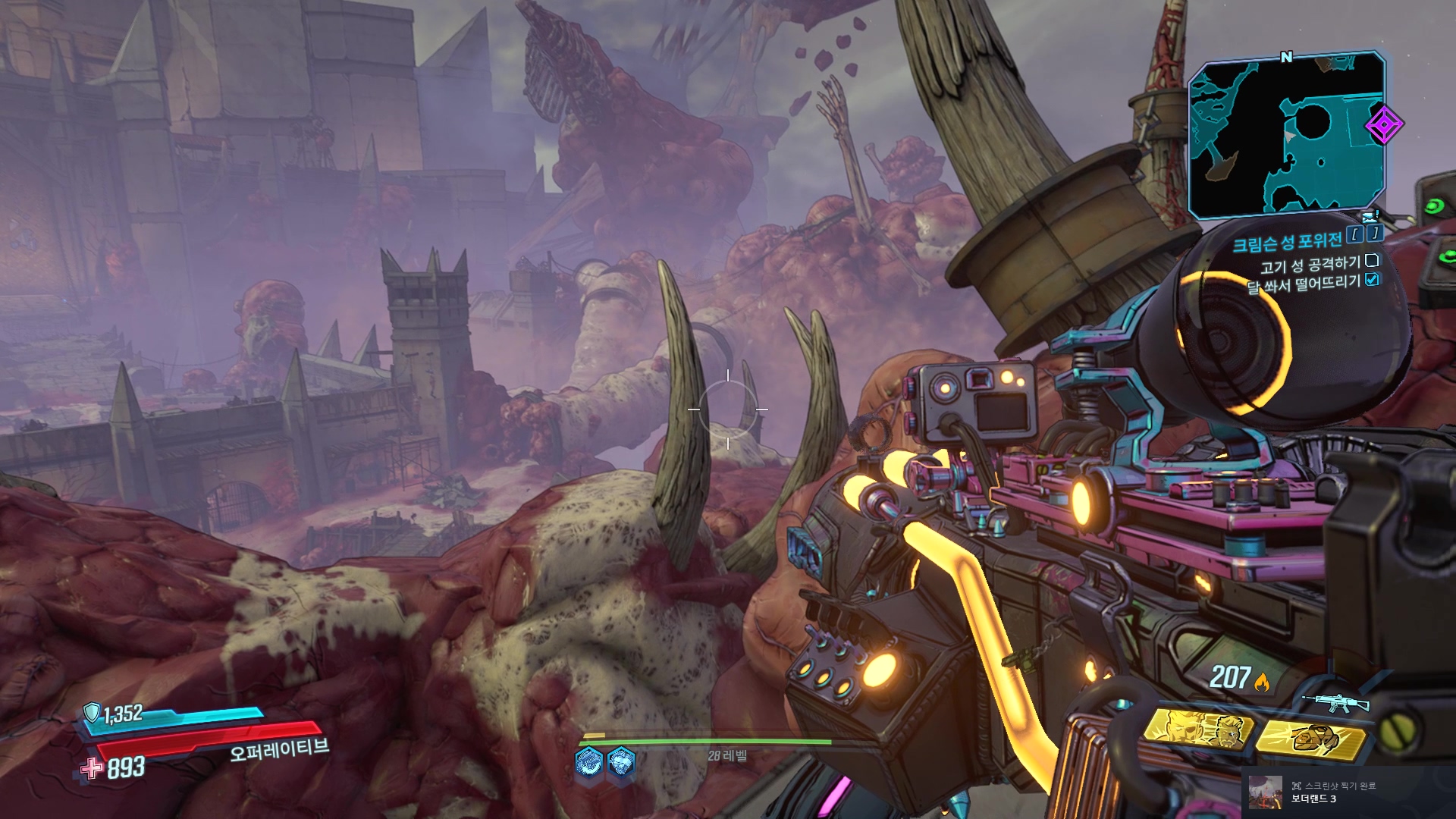Image resolution: width=1456 pixels, height=819 pixels.
Task: Click the first blue hexagon buff icon
Action: 589,761
